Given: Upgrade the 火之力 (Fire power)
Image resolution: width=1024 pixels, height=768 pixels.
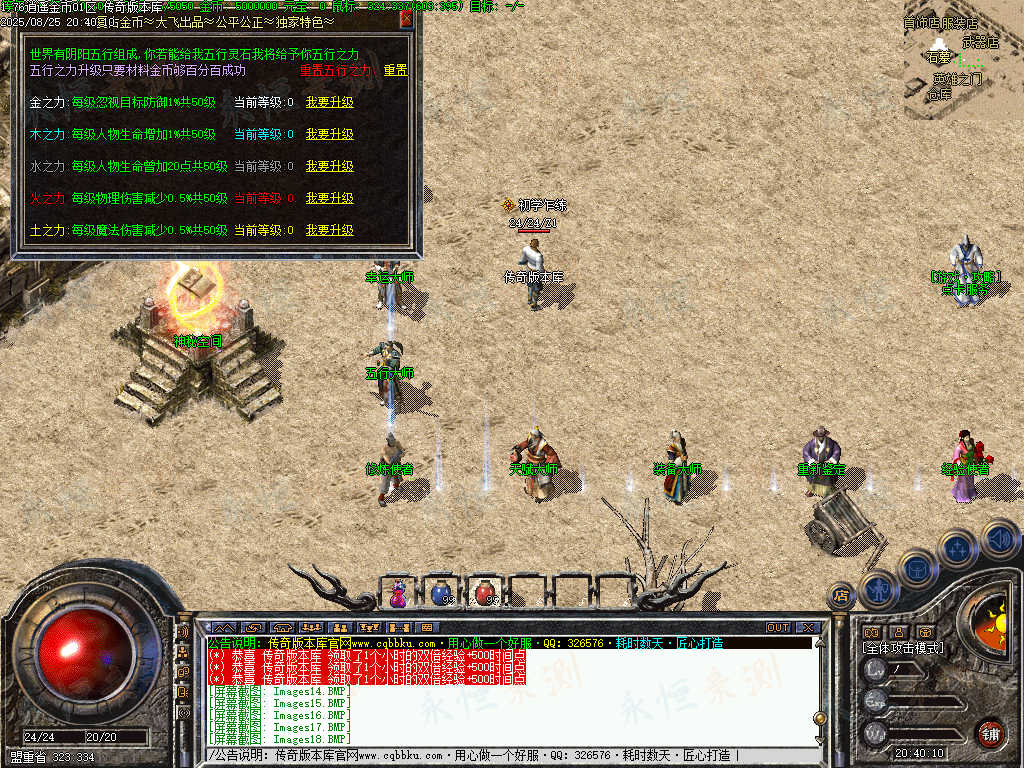Looking at the screenshot, I should [329, 198].
